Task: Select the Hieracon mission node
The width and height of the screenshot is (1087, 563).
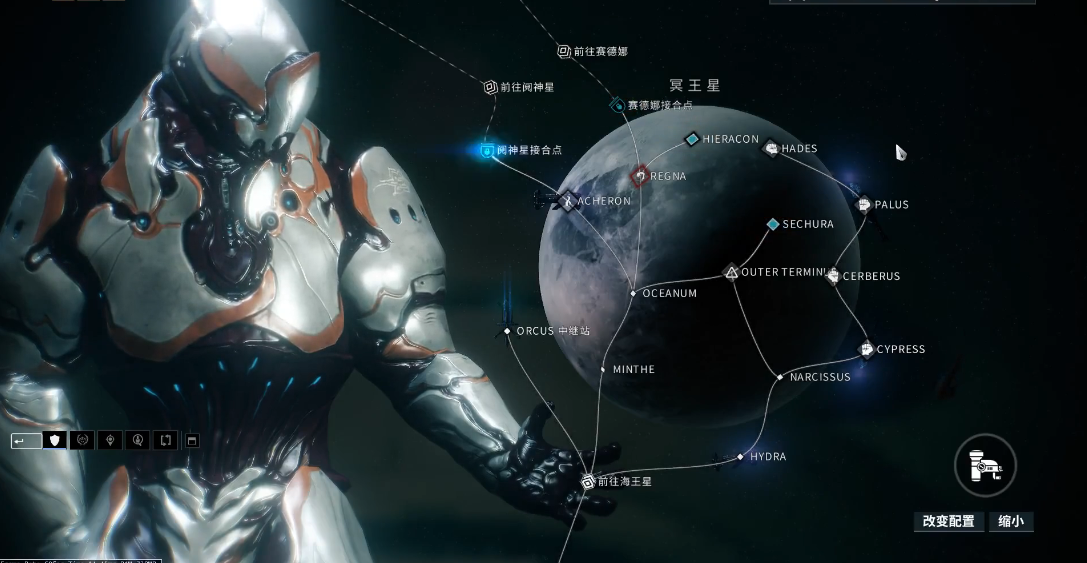Action: pyautogui.click(x=691, y=139)
